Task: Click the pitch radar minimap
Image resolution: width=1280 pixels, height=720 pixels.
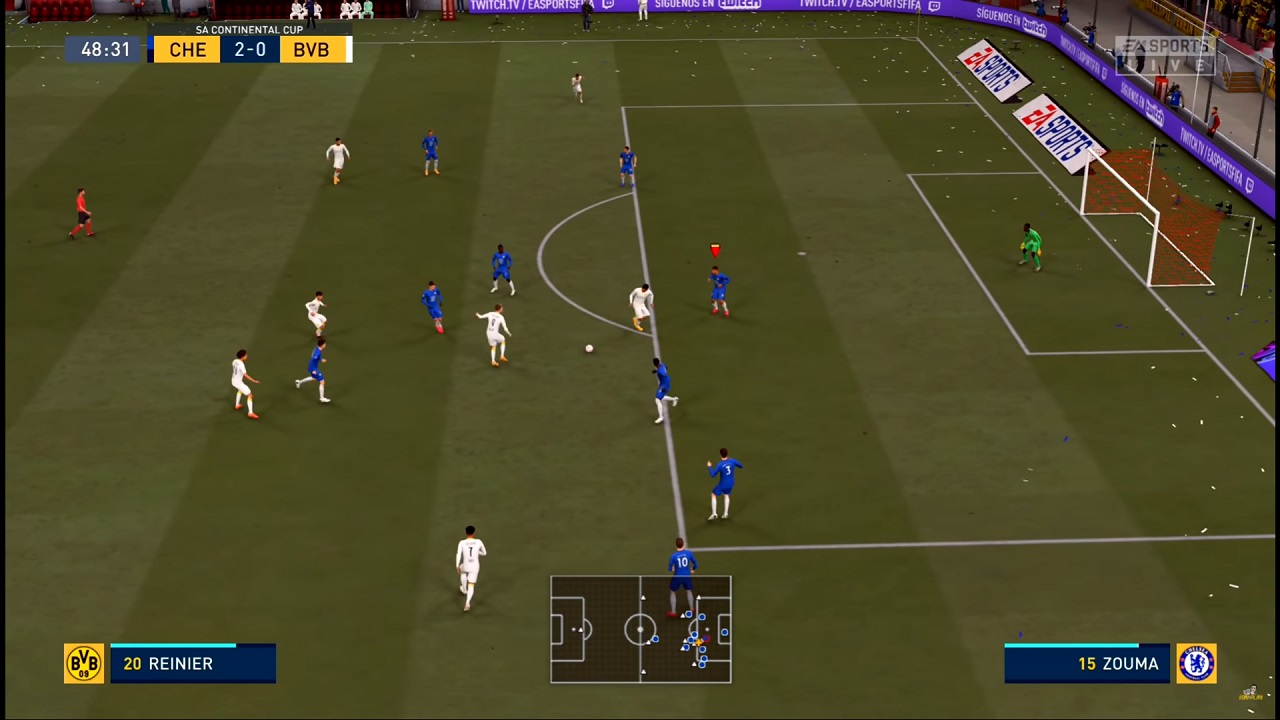Action: pos(641,629)
